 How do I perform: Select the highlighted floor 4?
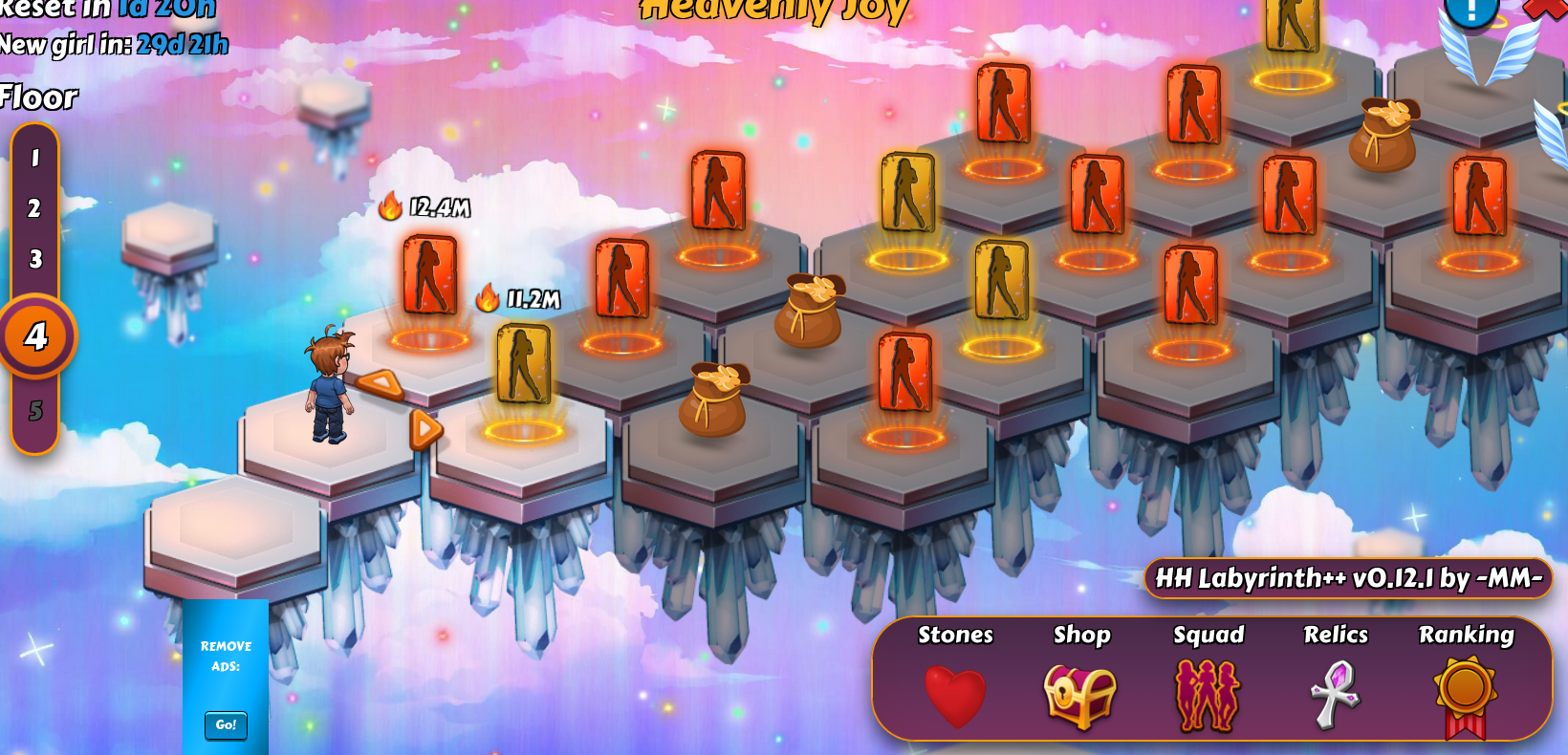(x=37, y=336)
